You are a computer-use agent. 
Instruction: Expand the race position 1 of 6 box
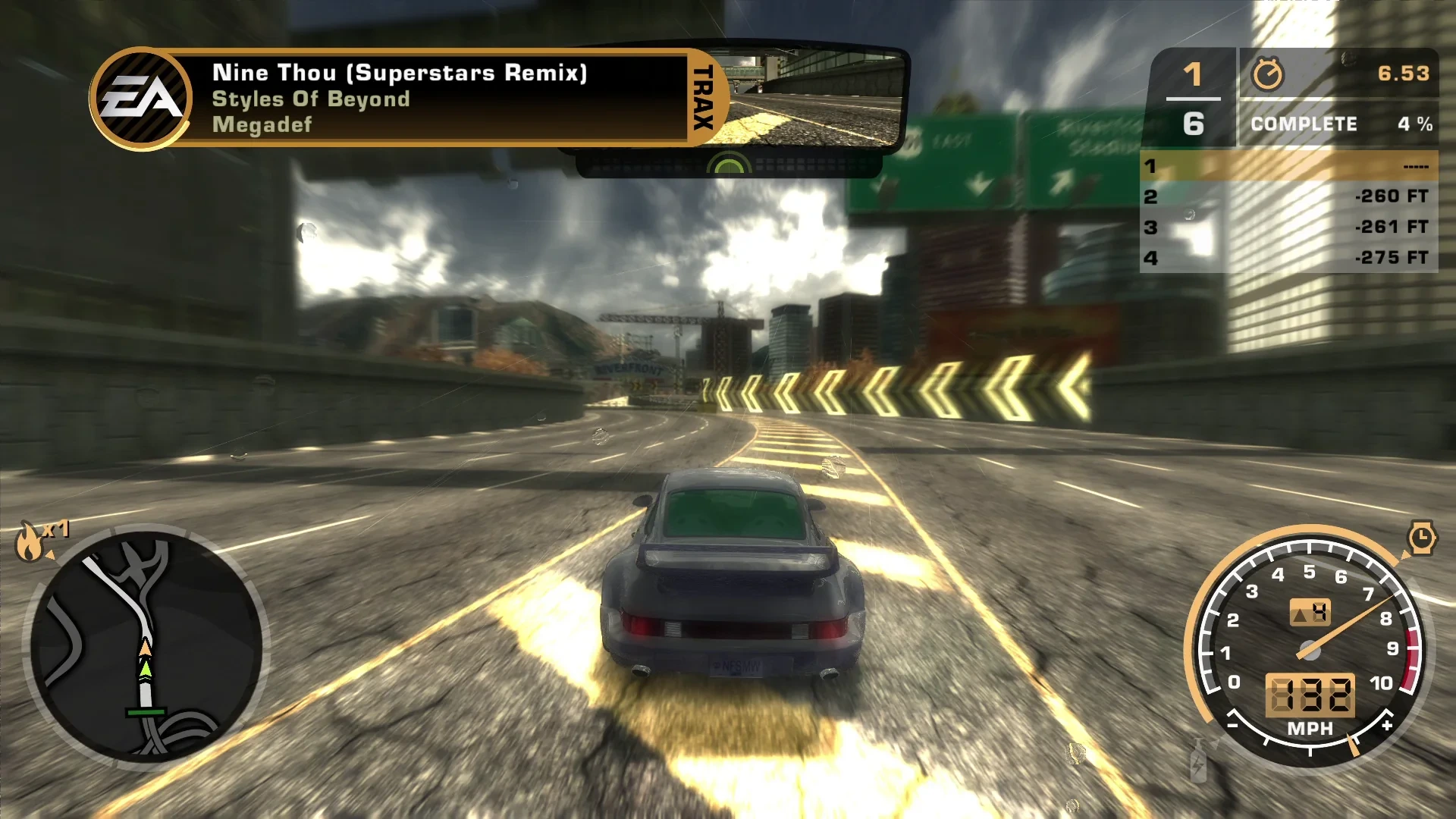pos(1192,99)
